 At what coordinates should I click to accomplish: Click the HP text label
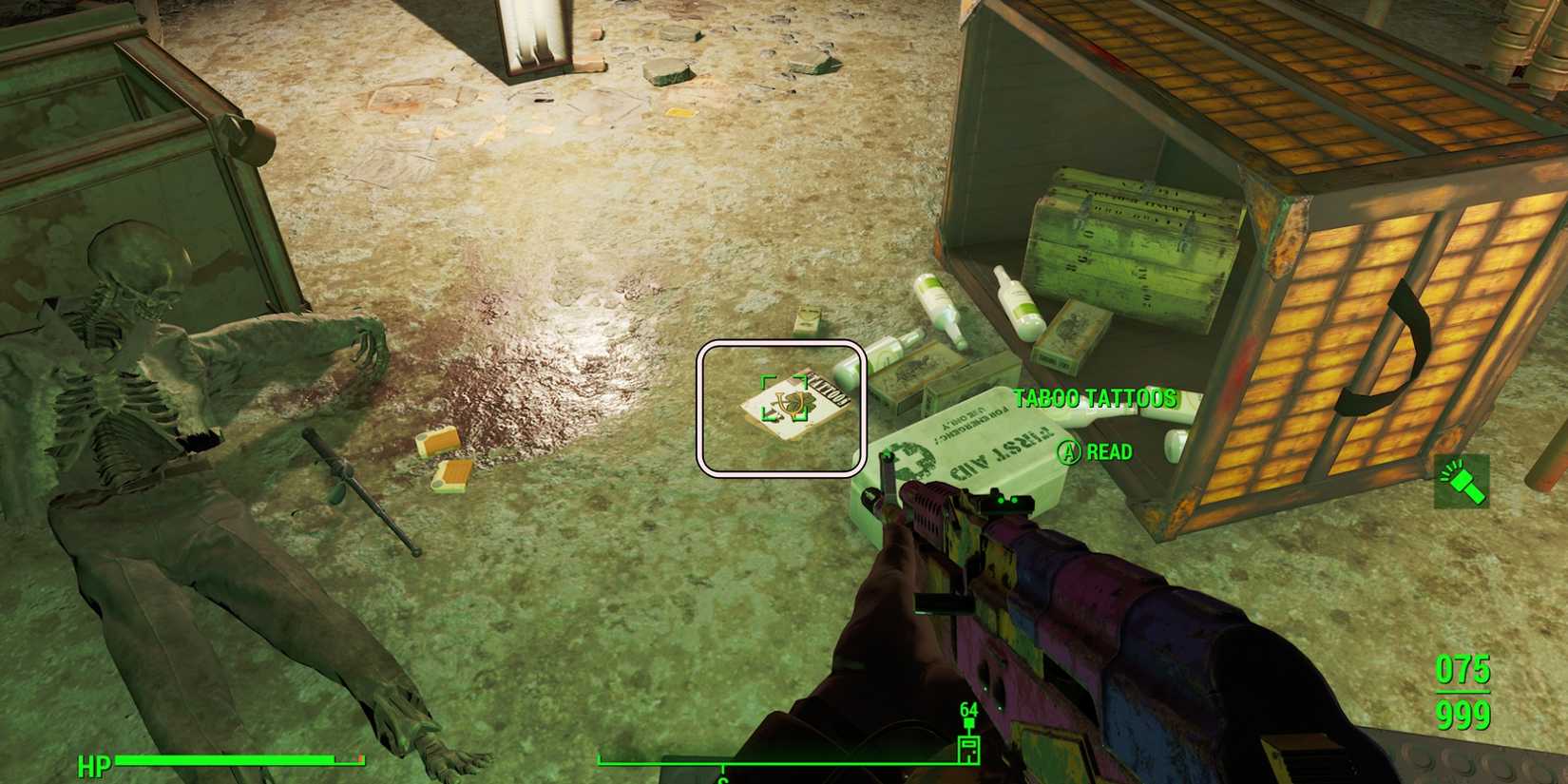coord(93,761)
